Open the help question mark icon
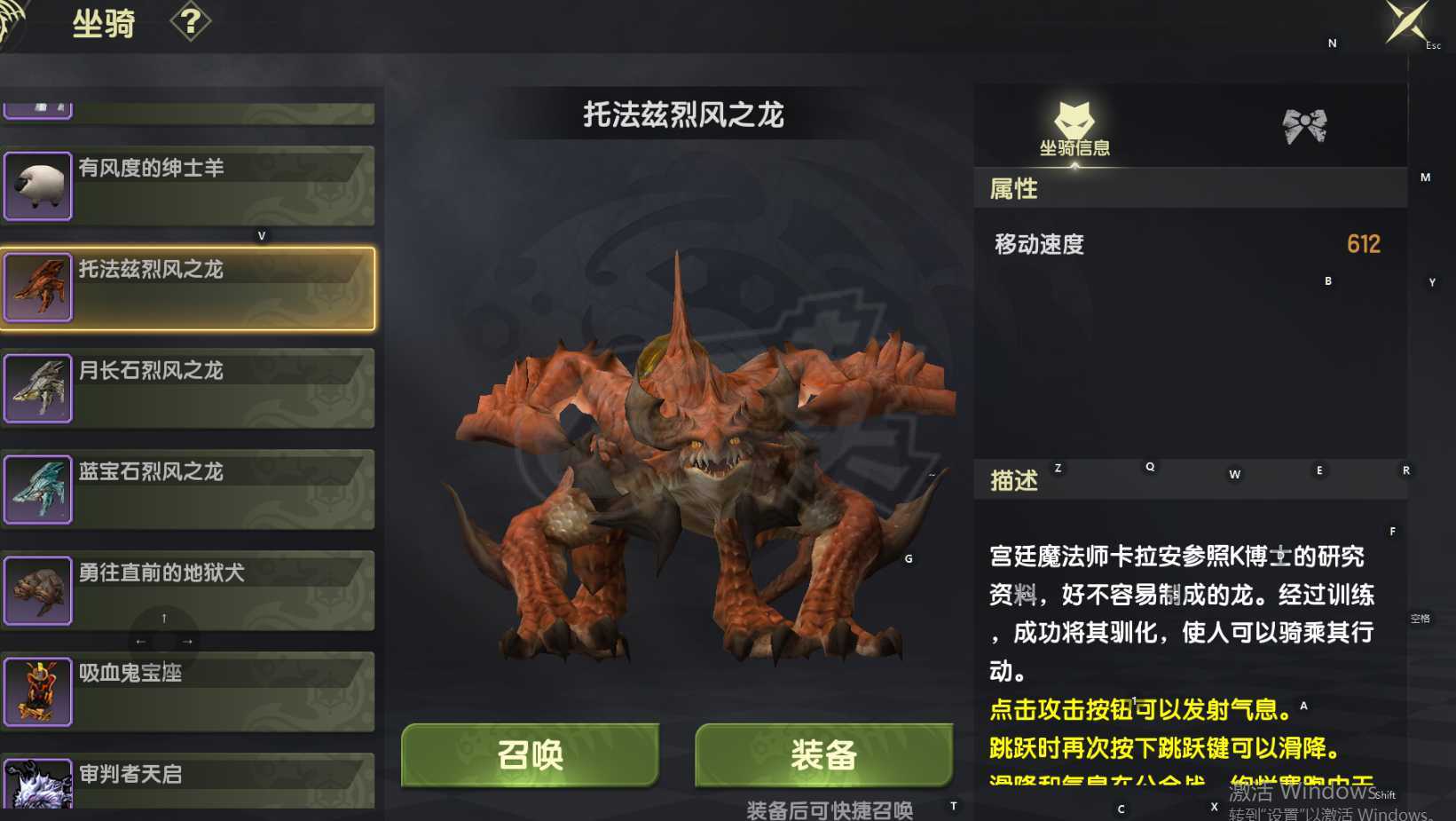 click(x=189, y=22)
